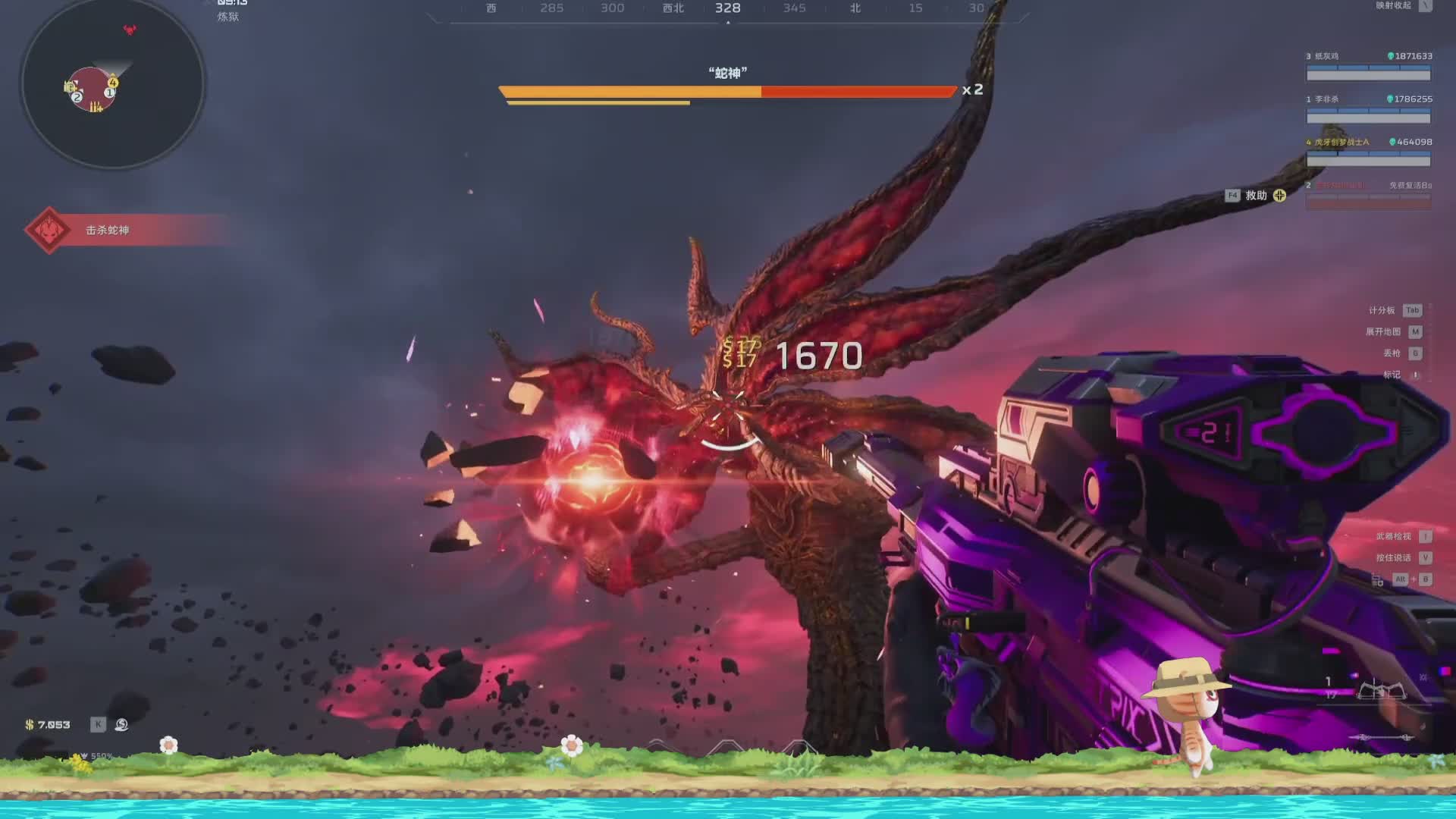Image resolution: width=1456 pixels, height=819 pixels.
Task: Click the 计分板 scoreboard label
Action: [1381, 310]
